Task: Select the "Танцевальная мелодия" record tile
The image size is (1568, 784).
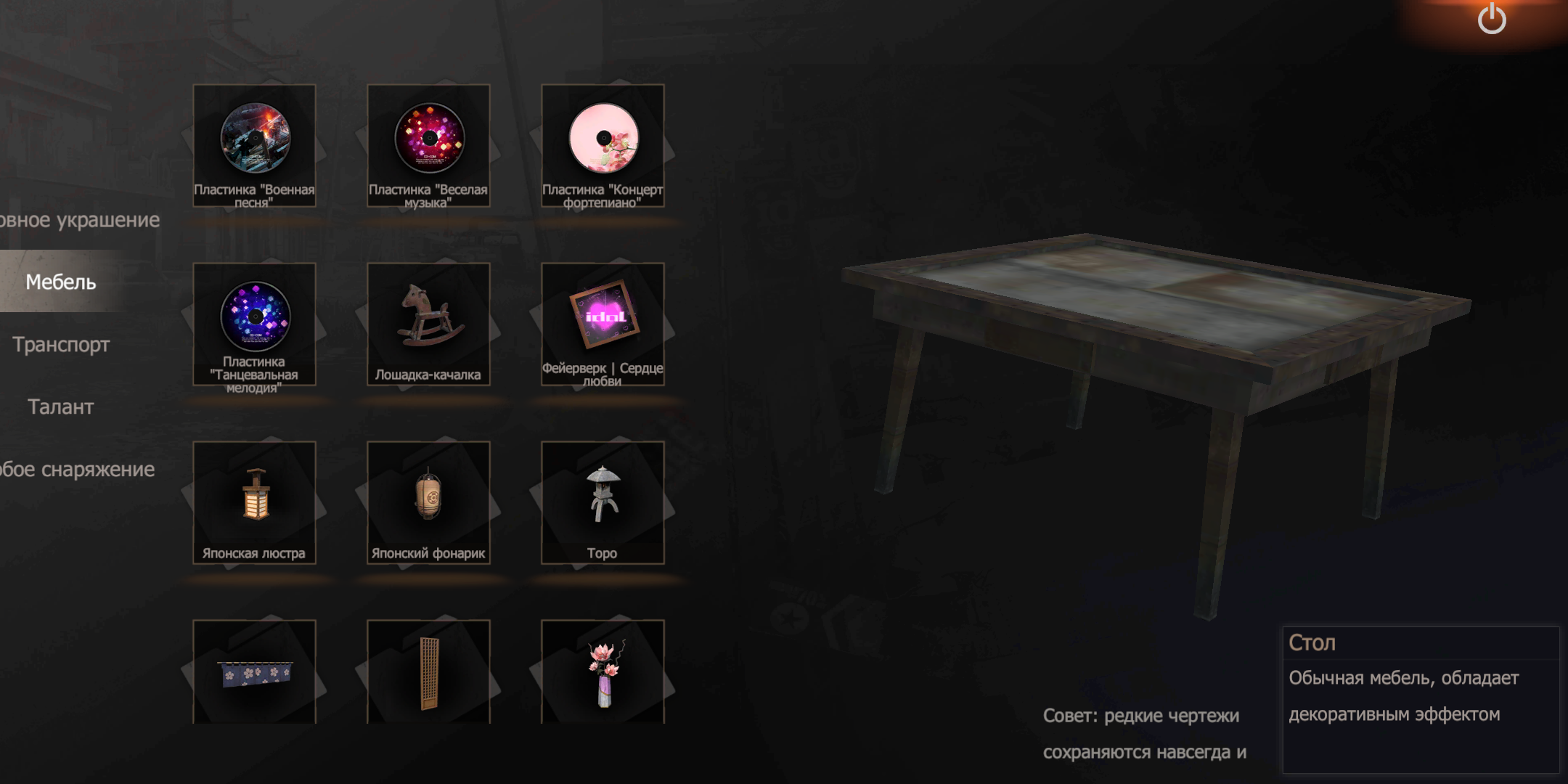Action: 254,324
